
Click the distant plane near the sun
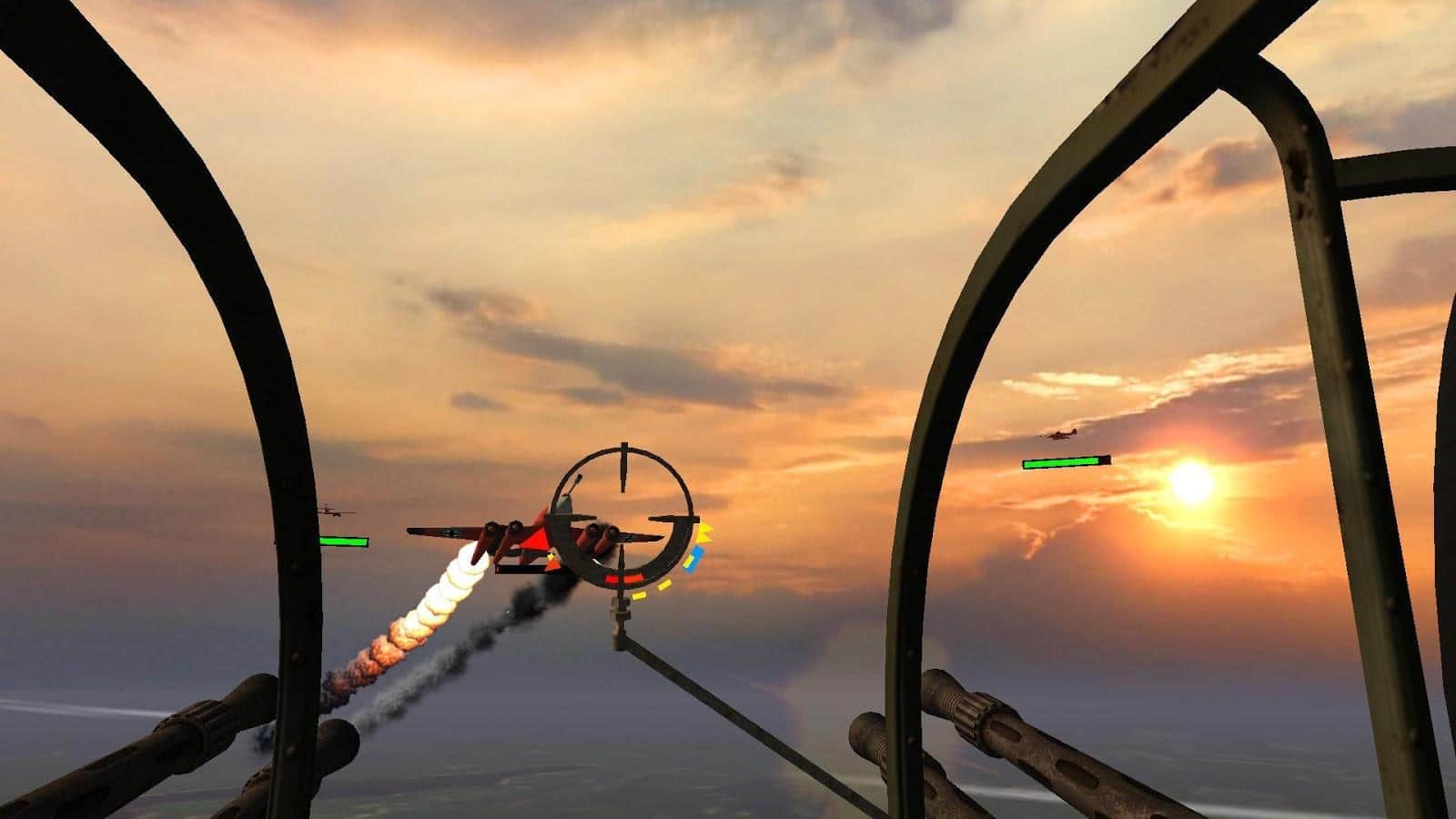pyautogui.click(x=1060, y=435)
